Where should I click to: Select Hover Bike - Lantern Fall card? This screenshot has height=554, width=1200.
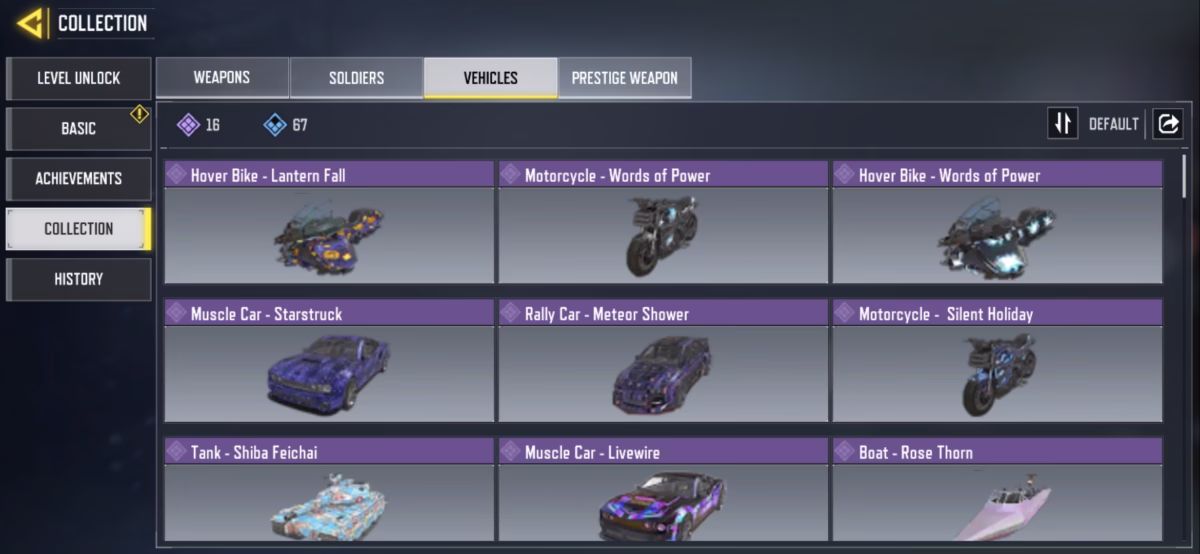tap(329, 222)
